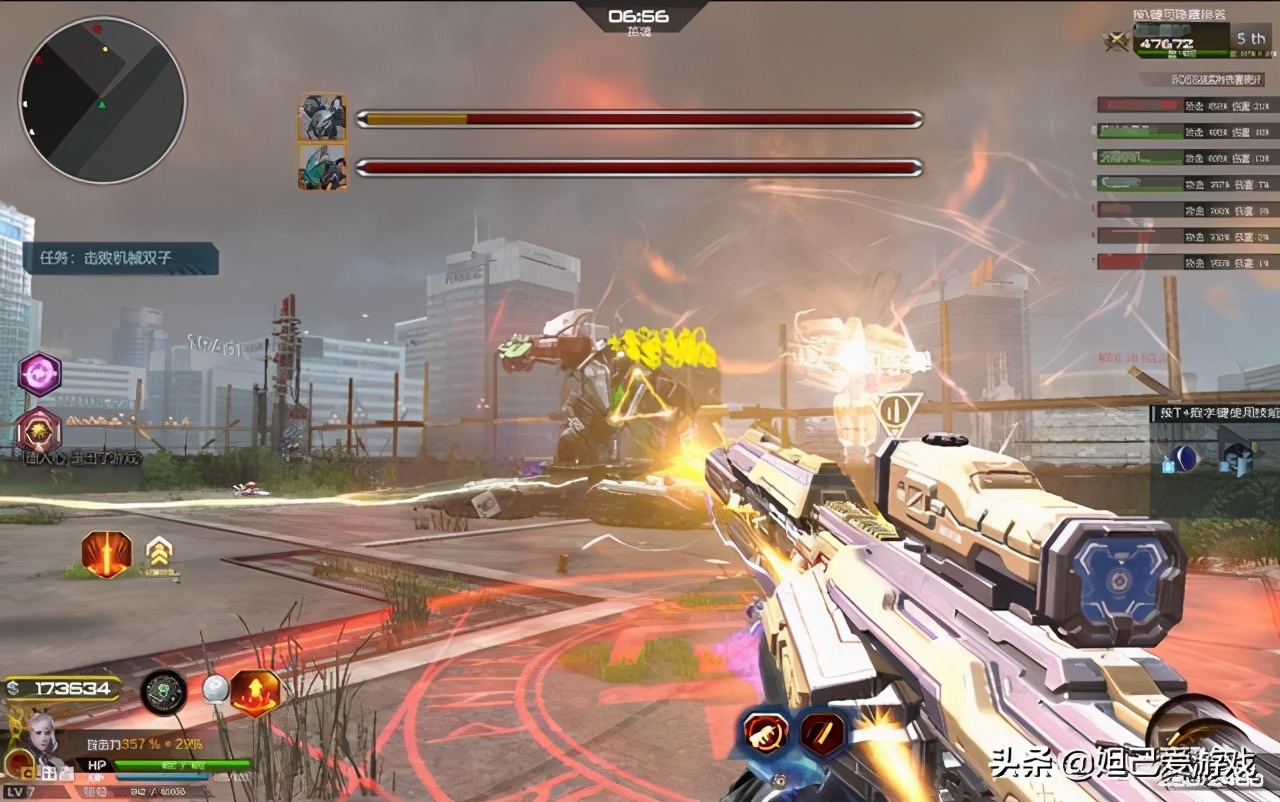This screenshot has height=802, width=1280.
Task: Click the crossed-weapons icon beside the score
Action: coord(1116,42)
